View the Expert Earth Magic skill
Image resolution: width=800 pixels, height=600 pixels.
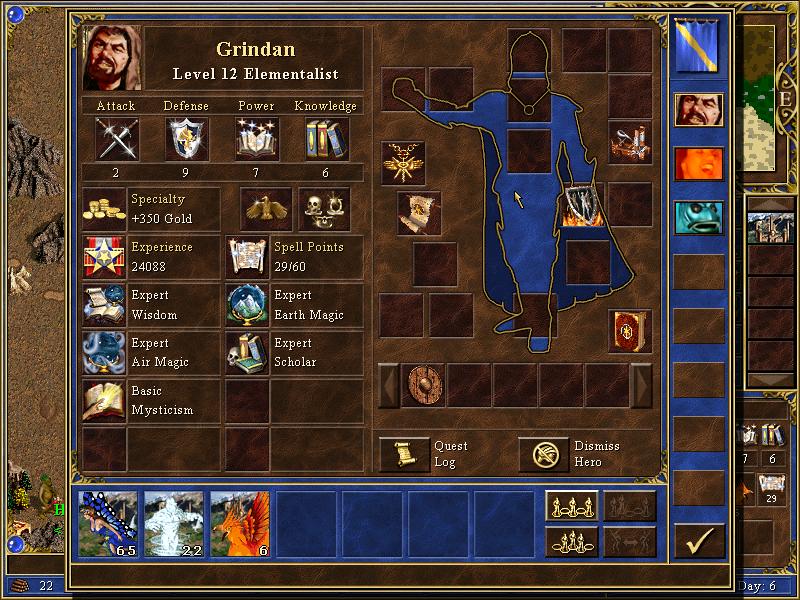click(247, 305)
